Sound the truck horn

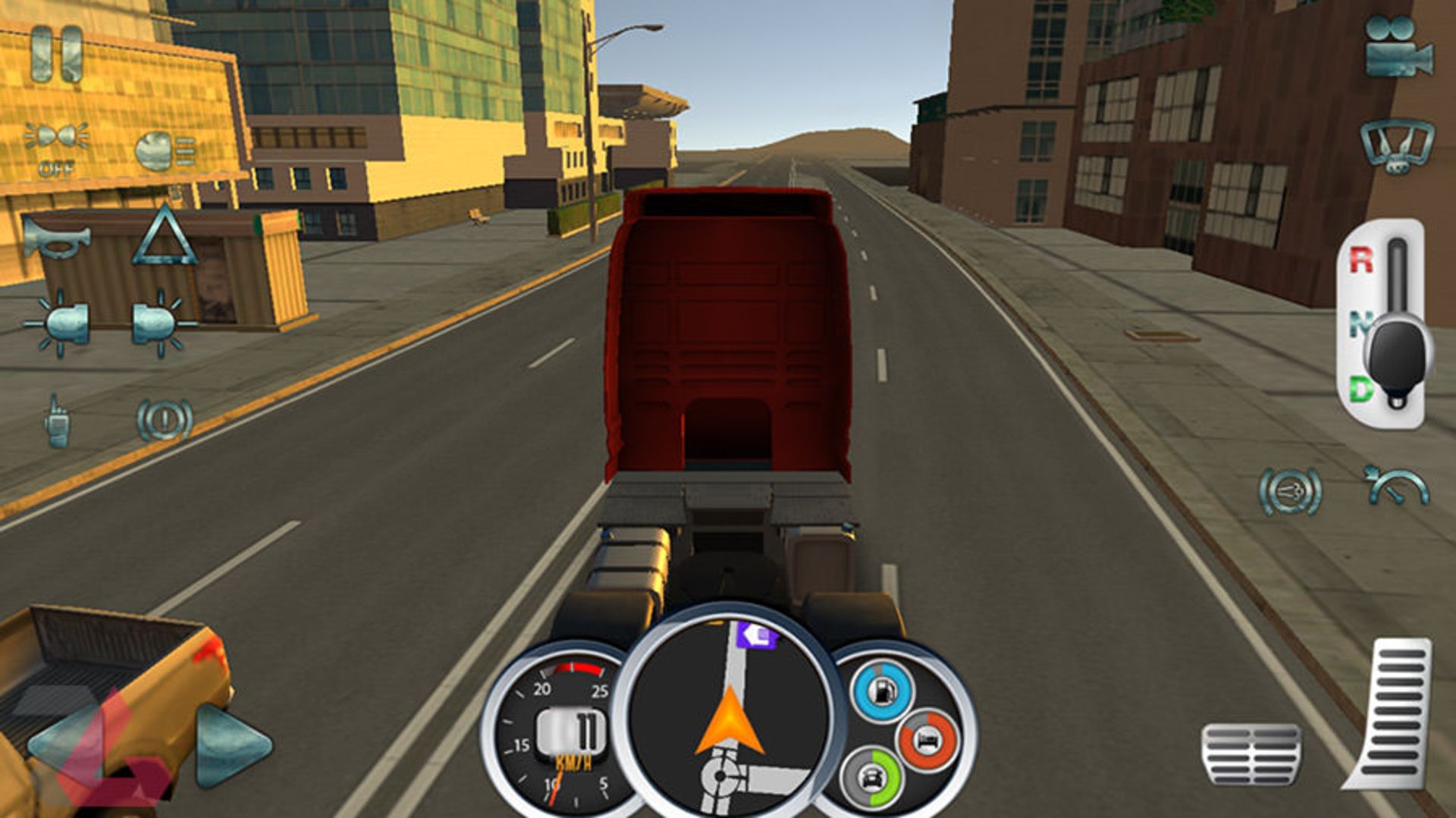[55, 237]
